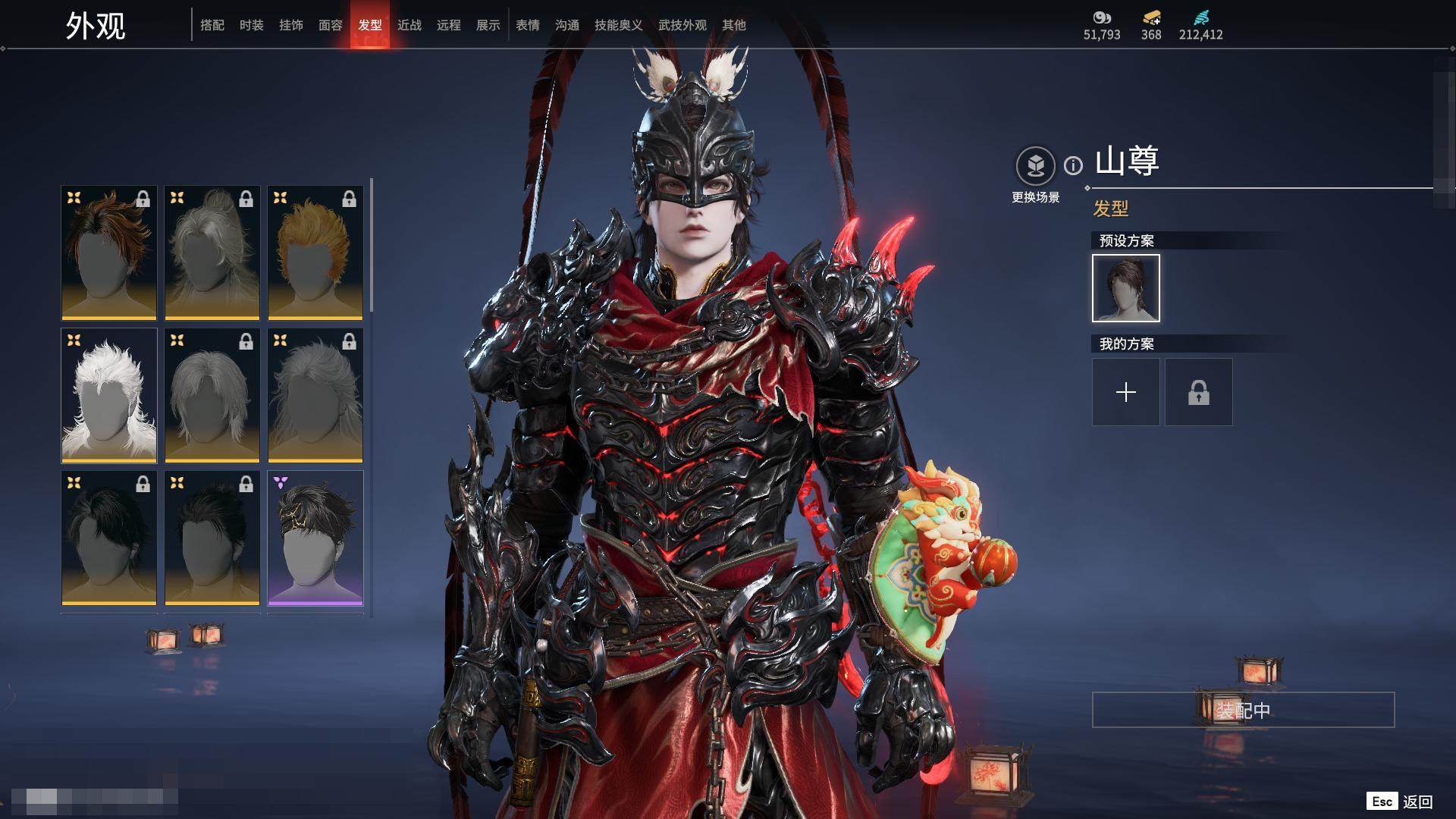Select the 挂饰 accessories tab

[291, 25]
